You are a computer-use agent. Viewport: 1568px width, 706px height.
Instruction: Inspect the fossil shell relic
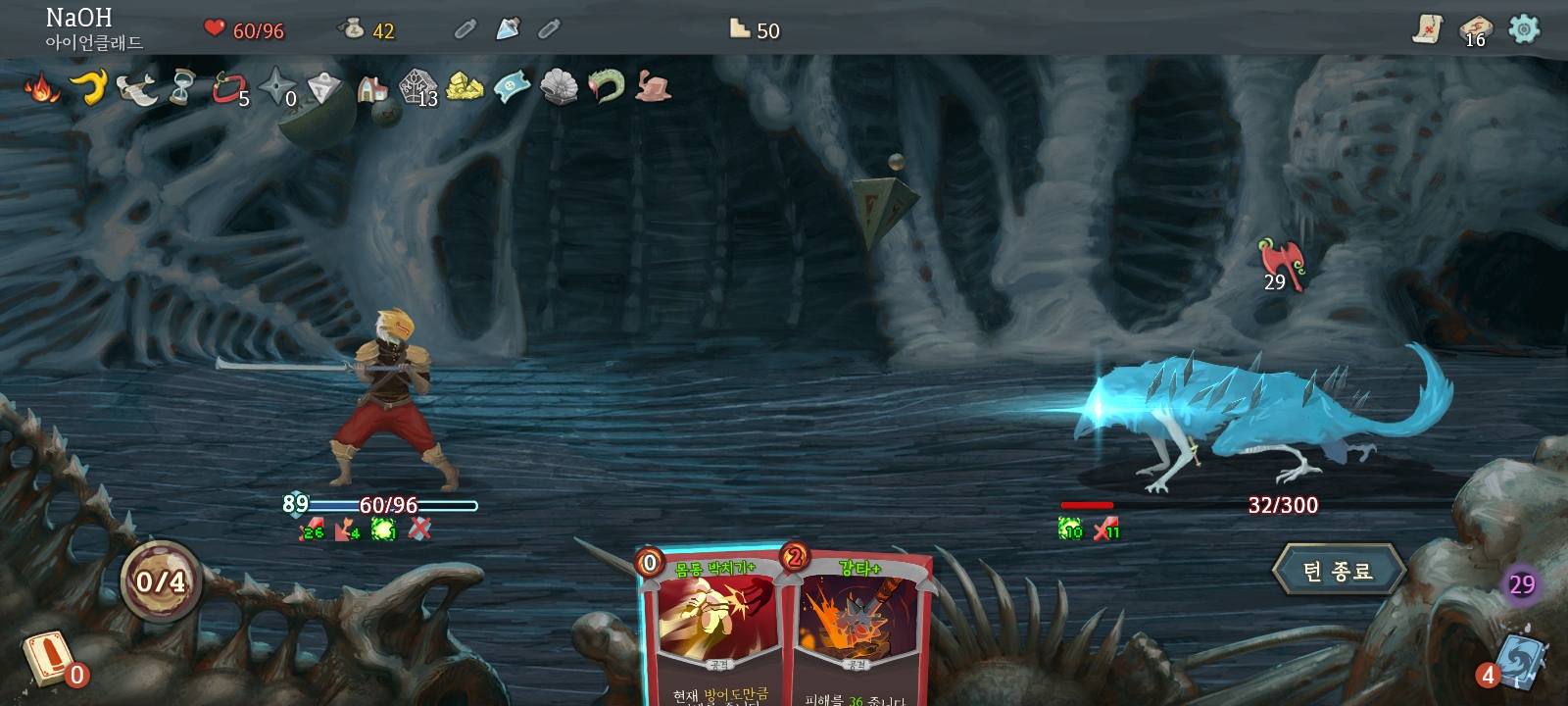[559, 86]
